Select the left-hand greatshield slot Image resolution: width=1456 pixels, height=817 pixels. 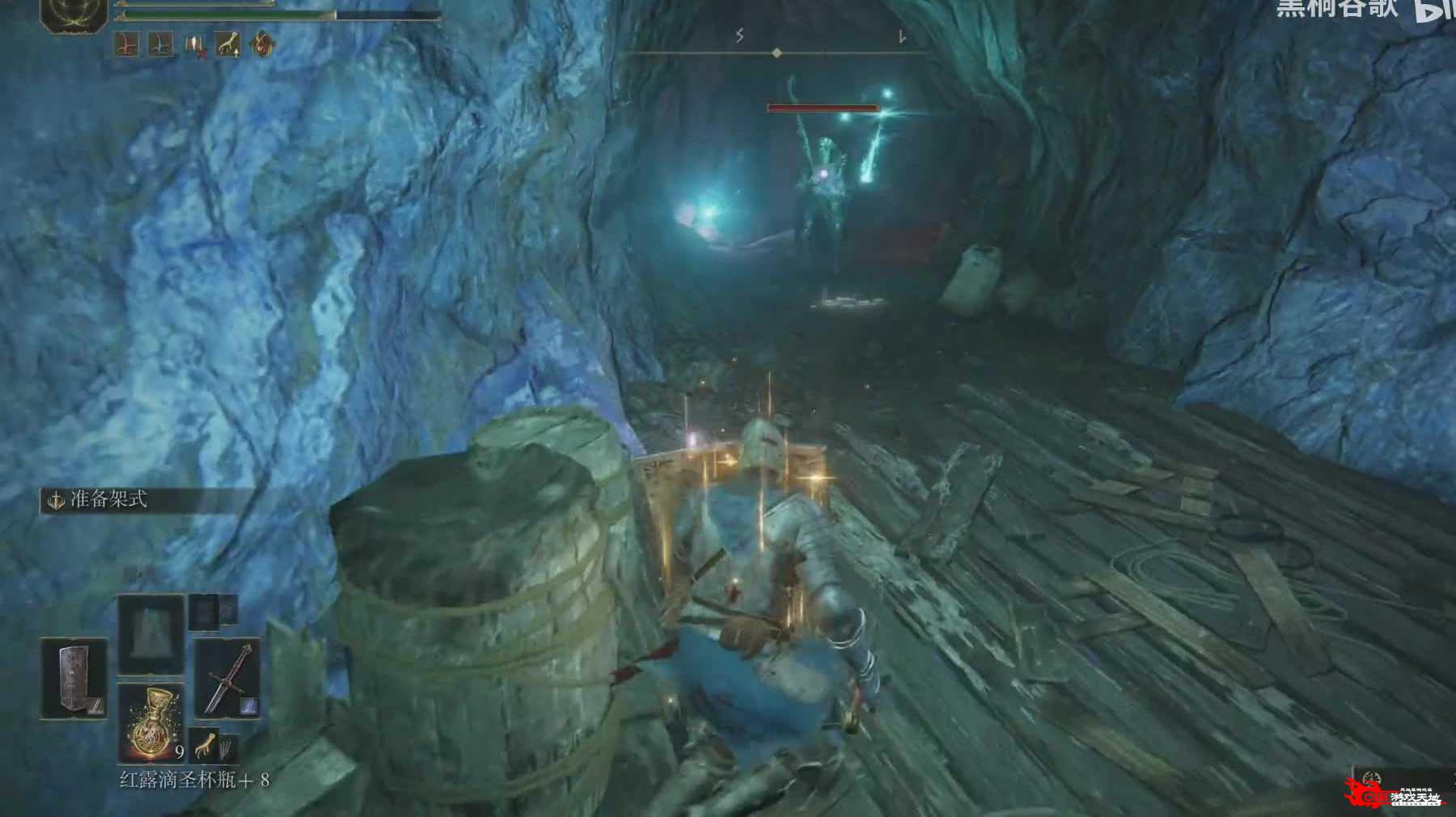pyautogui.click(x=74, y=679)
